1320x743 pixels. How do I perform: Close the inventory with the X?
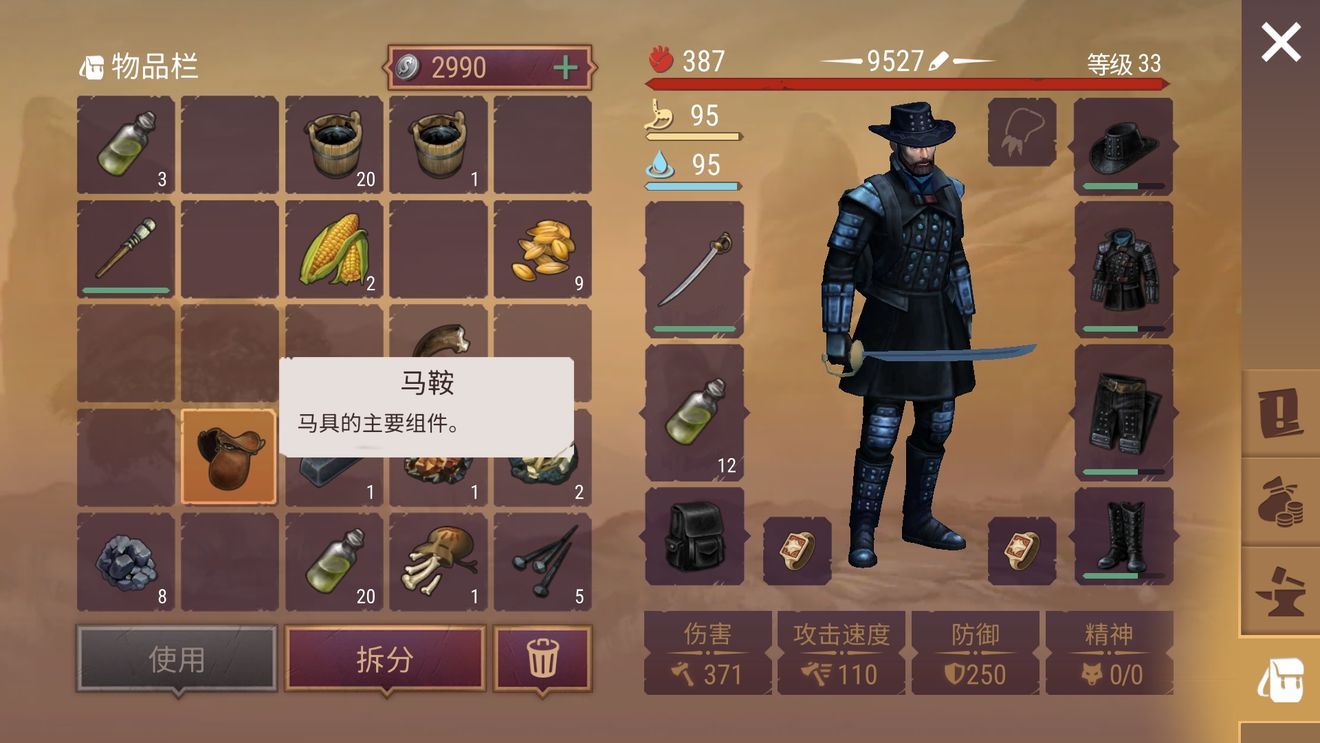point(1280,41)
